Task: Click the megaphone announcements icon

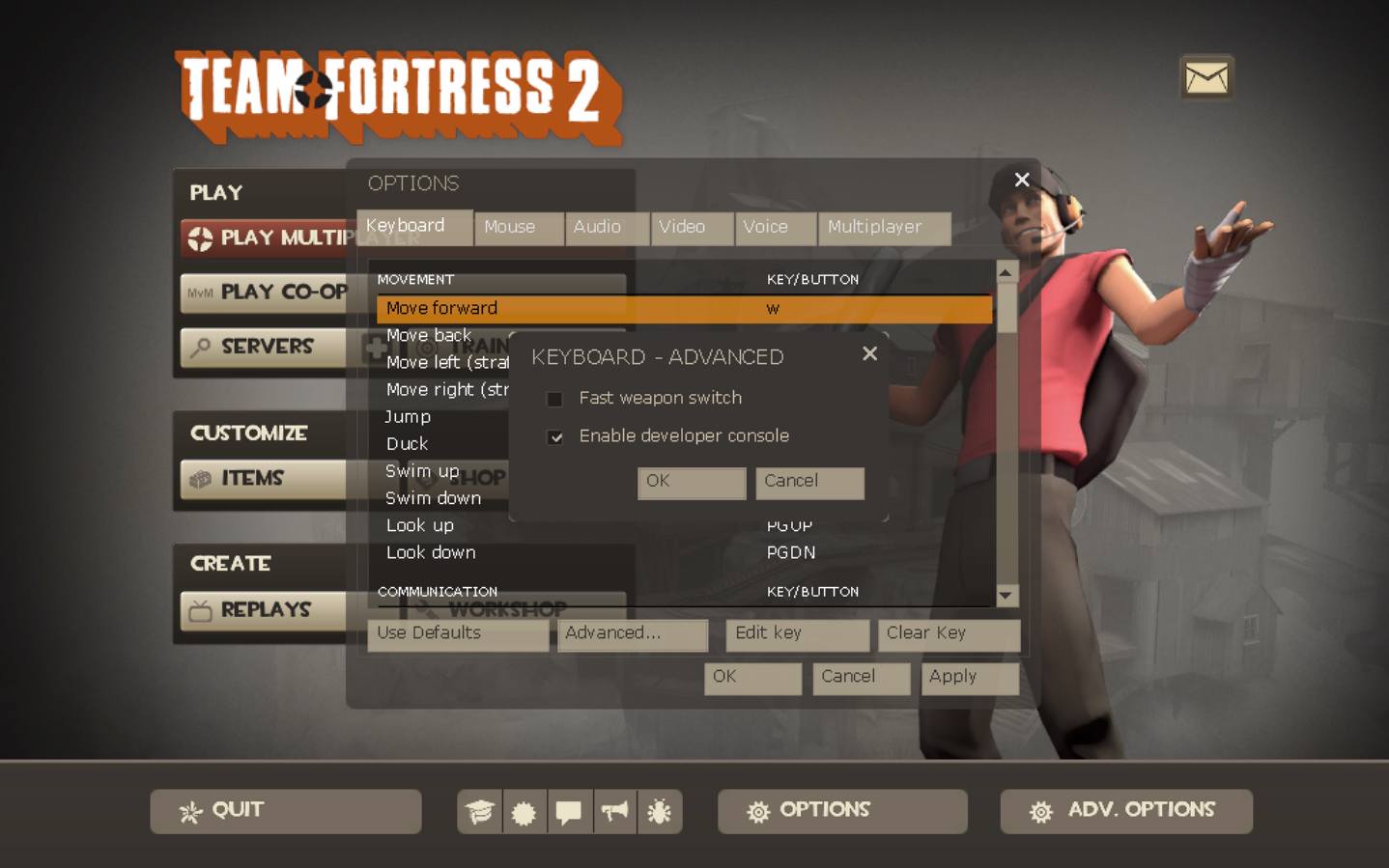Action: coord(614,812)
